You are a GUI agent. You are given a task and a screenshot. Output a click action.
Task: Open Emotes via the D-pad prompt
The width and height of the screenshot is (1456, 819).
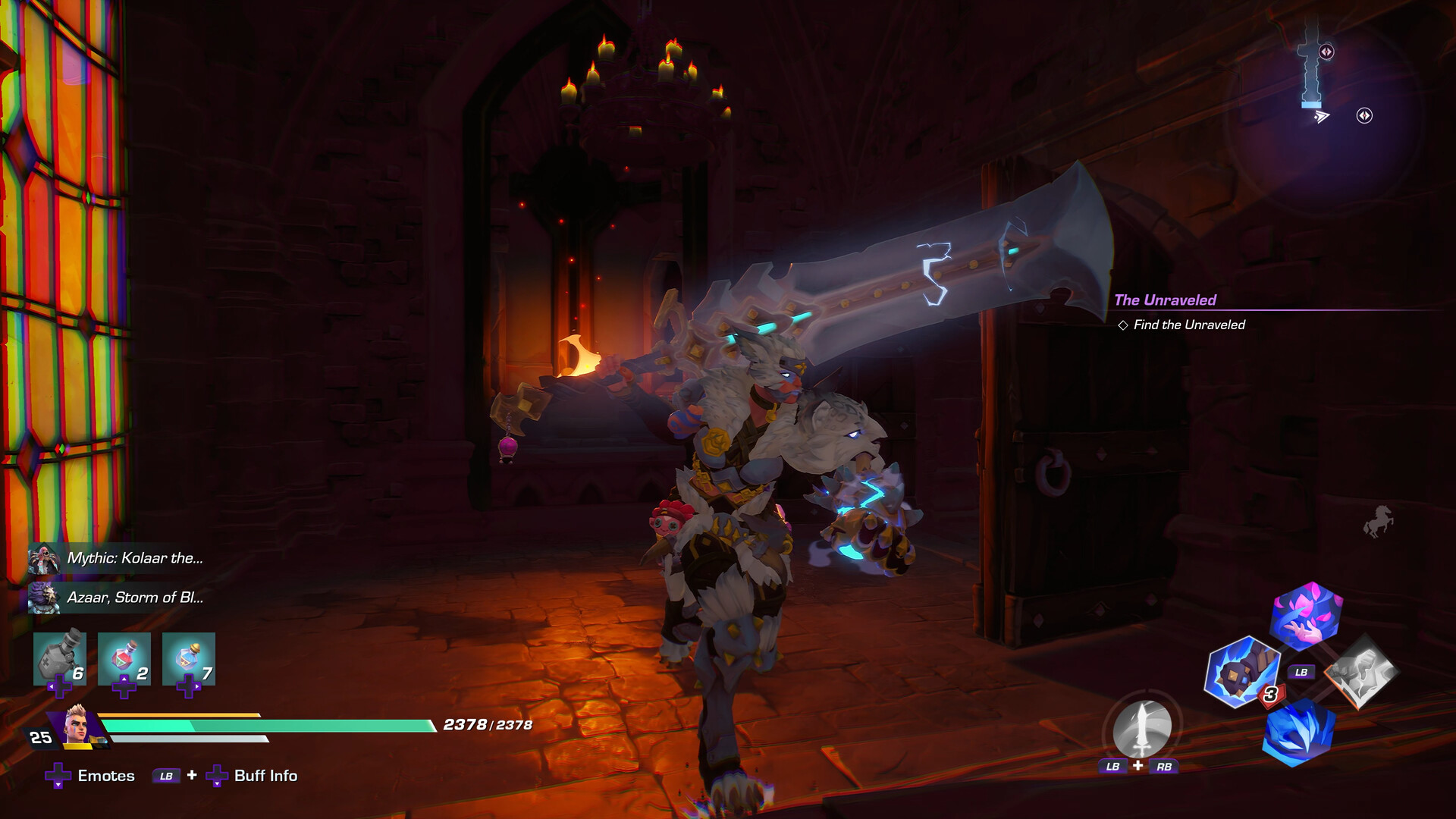(105, 777)
